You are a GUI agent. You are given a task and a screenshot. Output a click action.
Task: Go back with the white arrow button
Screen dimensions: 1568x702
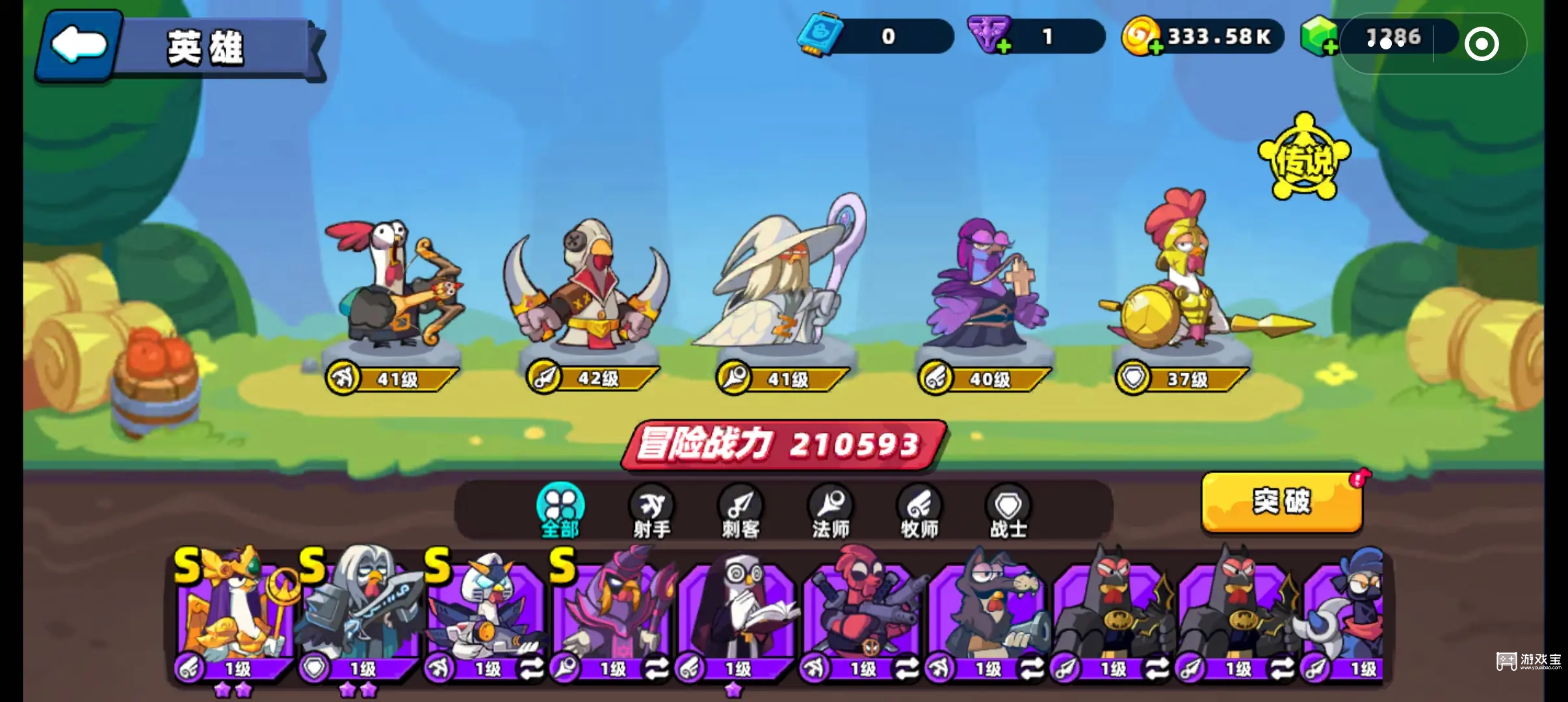click(x=78, y=45)
